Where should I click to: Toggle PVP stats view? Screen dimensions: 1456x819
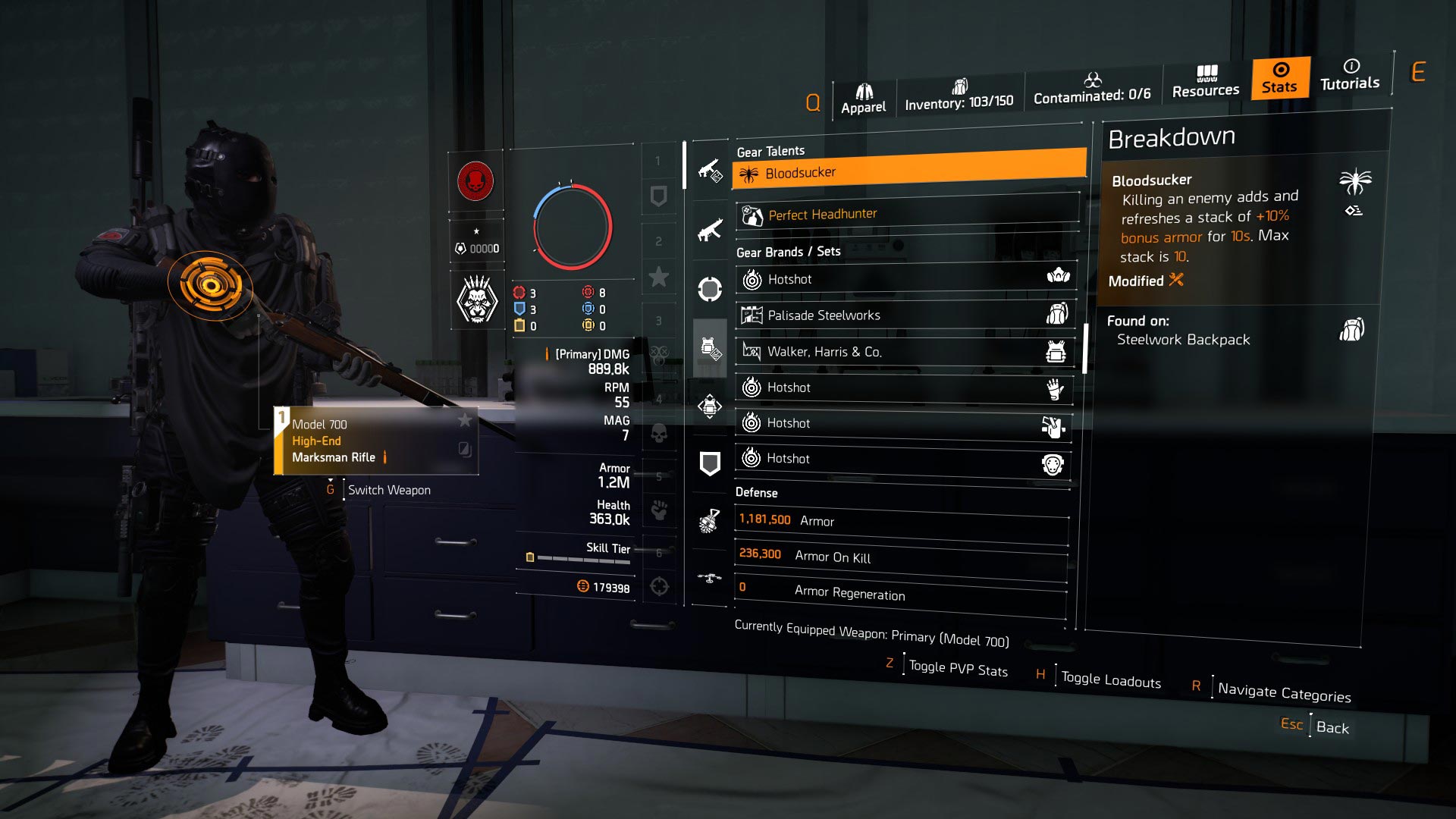(x=958, y=669)
